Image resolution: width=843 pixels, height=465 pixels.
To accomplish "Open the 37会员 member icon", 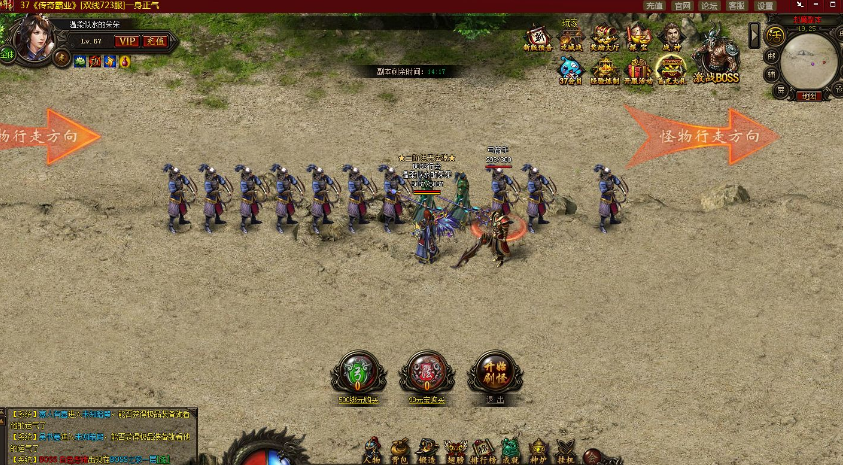I will tap(570, 70).
